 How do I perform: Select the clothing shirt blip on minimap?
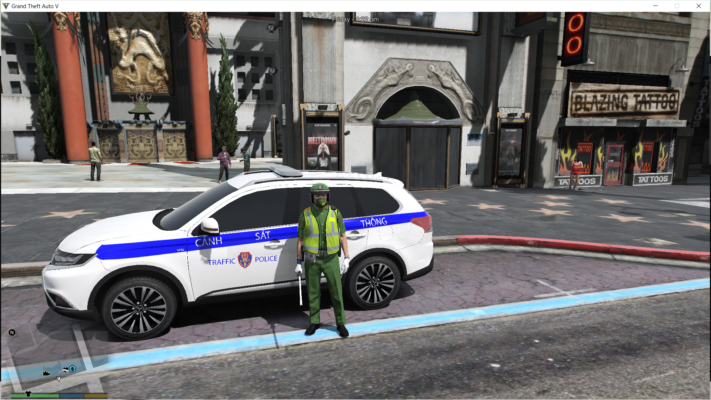tap(28, 393)
